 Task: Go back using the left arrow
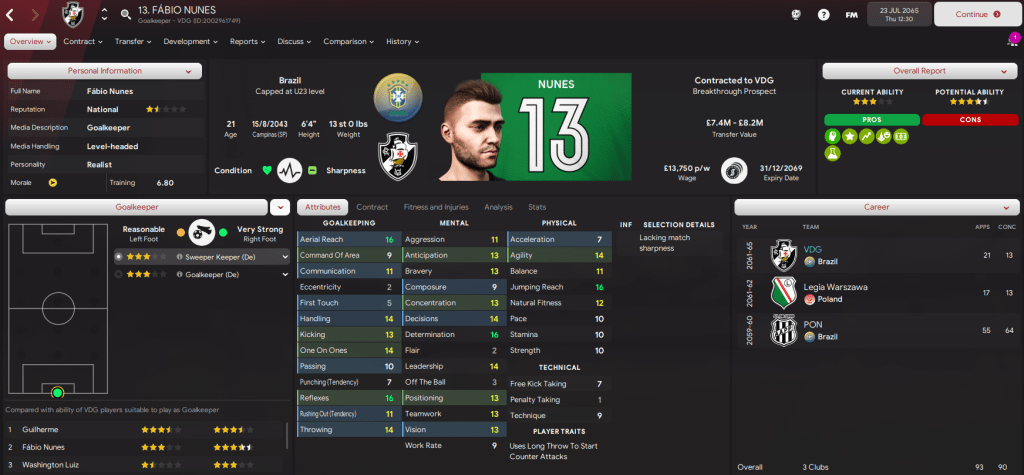pos(13,15)
